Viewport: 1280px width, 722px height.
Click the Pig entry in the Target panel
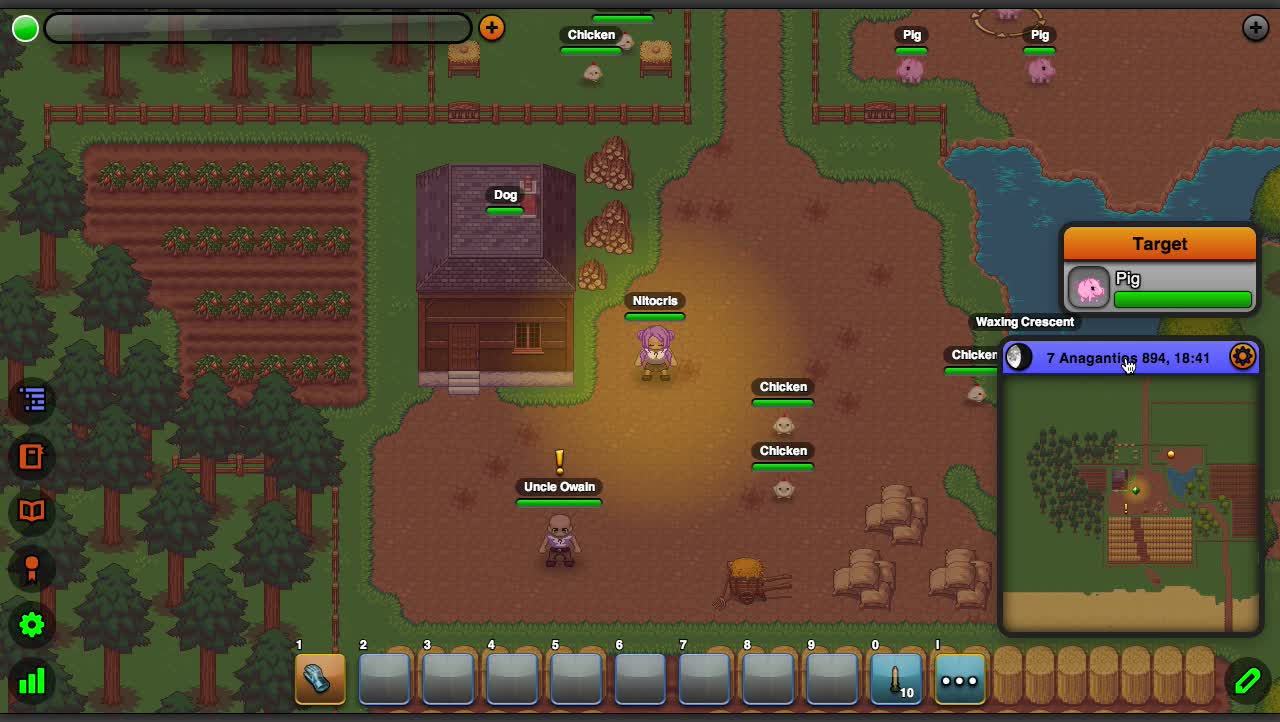click(x=1128, y=279)
